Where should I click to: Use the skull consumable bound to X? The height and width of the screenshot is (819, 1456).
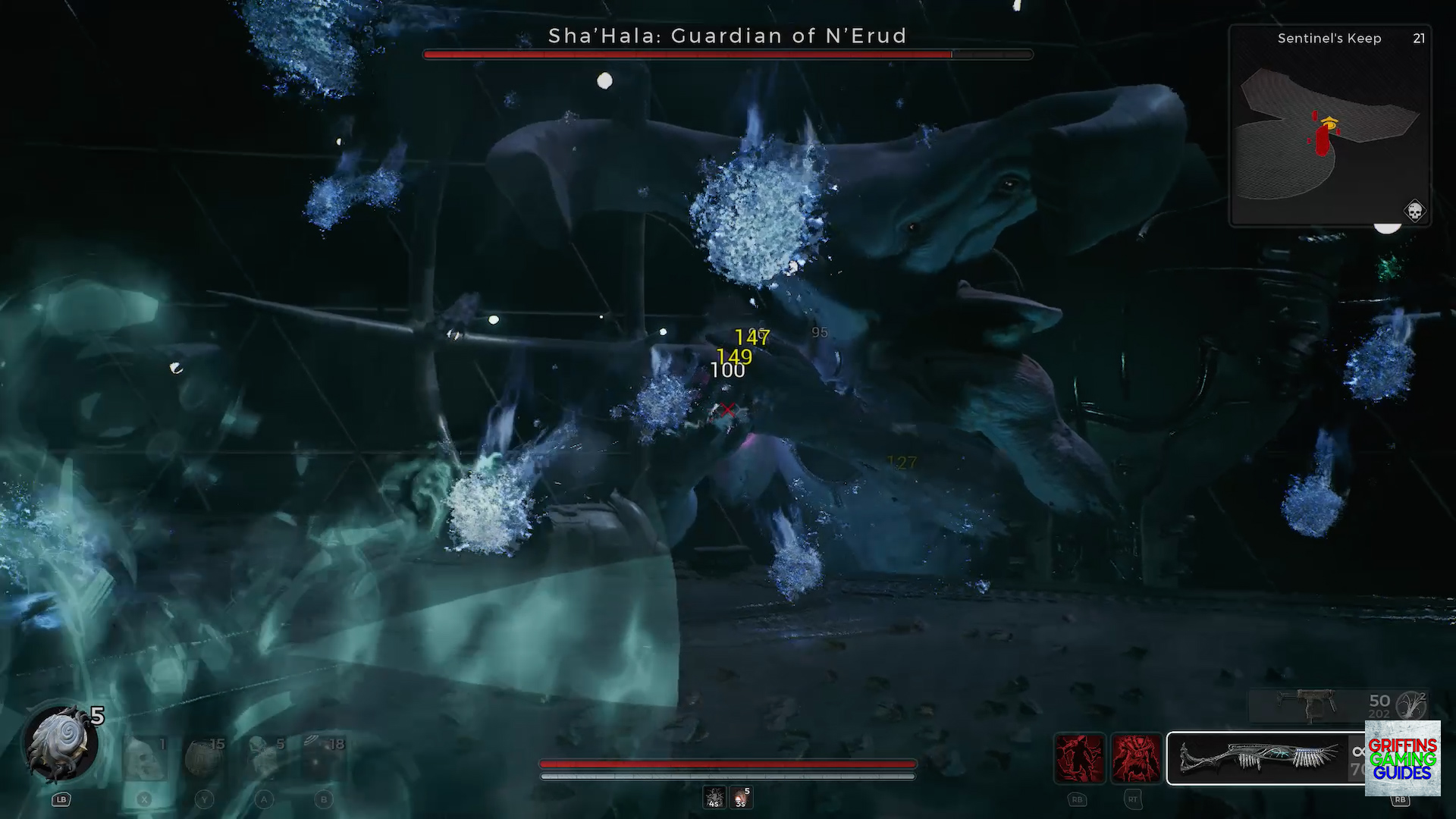click(144, 758)
